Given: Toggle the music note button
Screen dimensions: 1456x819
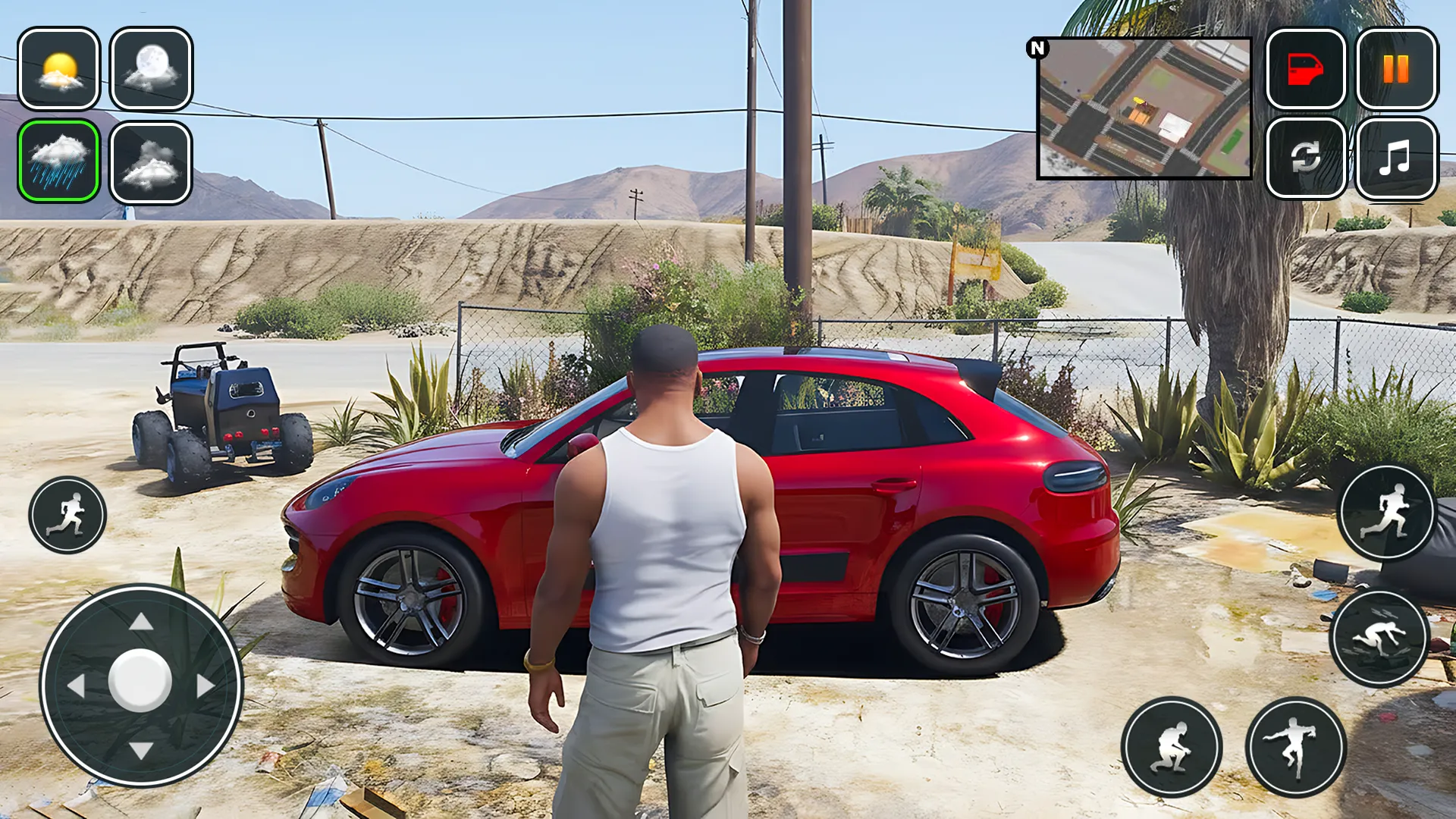Looking at the screenshot, I should (x=1396, y=158).
